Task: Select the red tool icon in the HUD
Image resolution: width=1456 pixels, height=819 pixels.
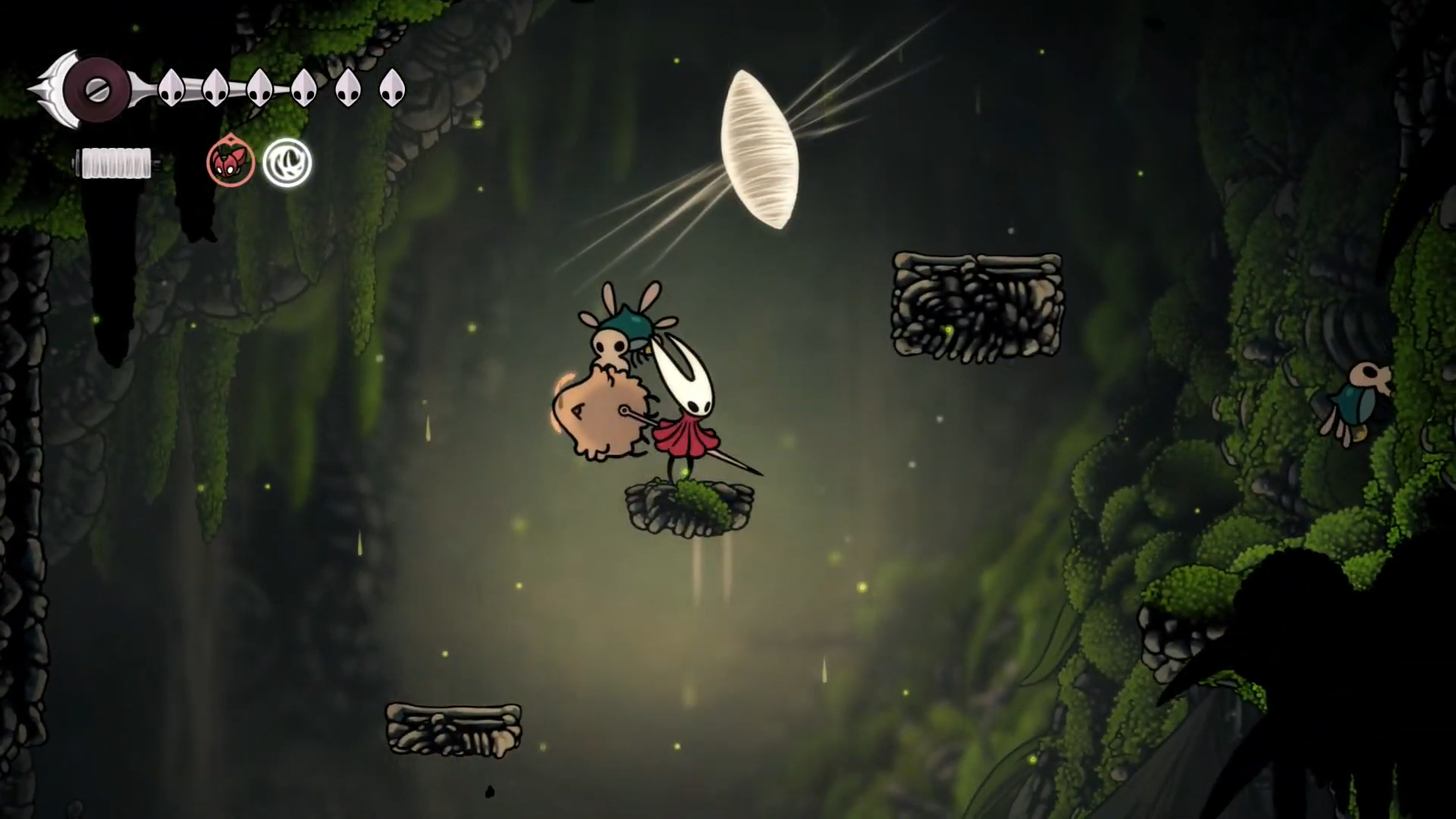Action: (230, 162)
